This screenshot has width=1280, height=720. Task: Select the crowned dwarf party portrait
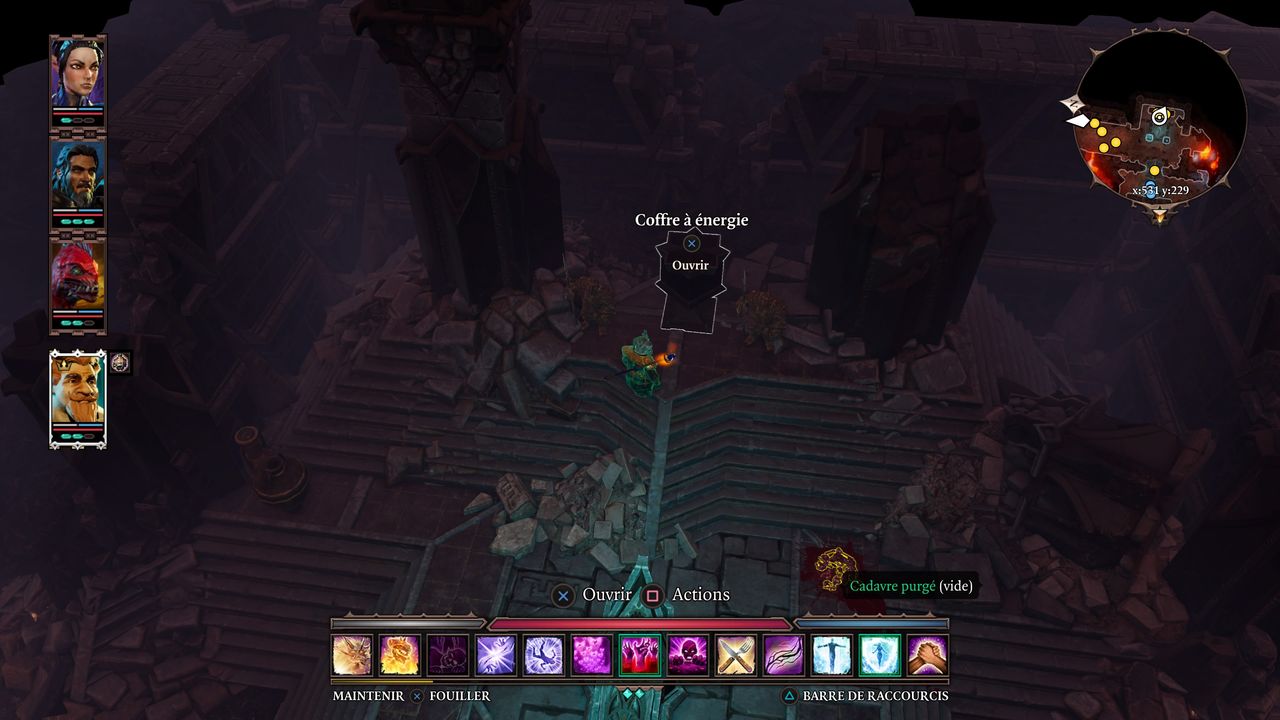[78, 391]
